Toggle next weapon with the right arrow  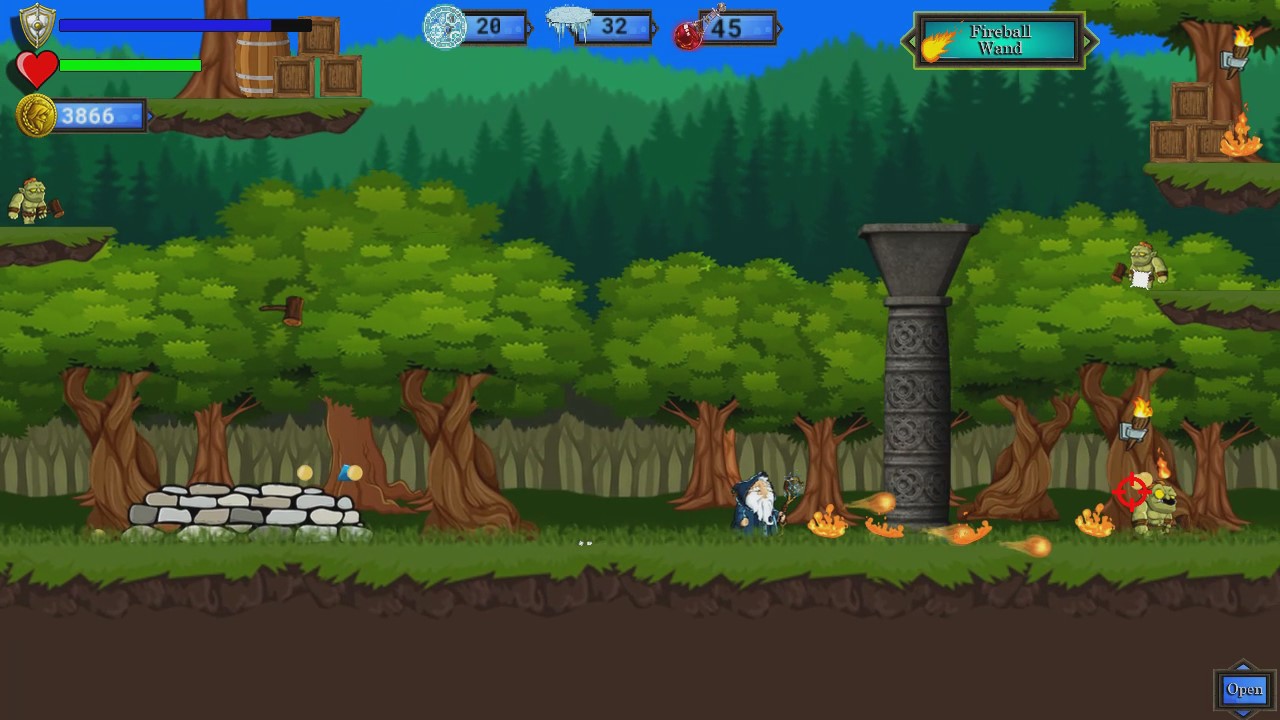point(1091,42)
